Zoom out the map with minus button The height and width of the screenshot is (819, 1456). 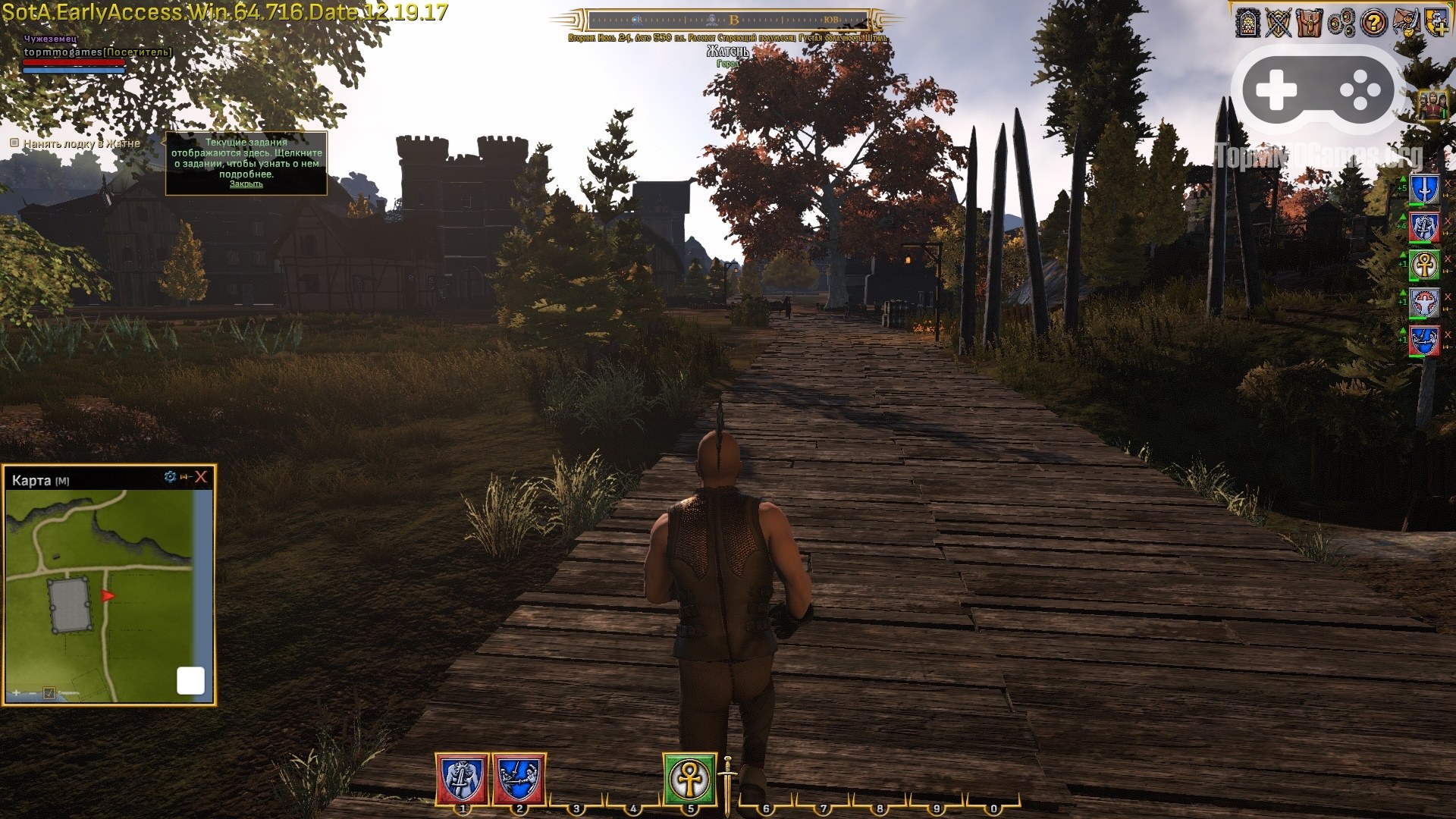coord(32,693)
